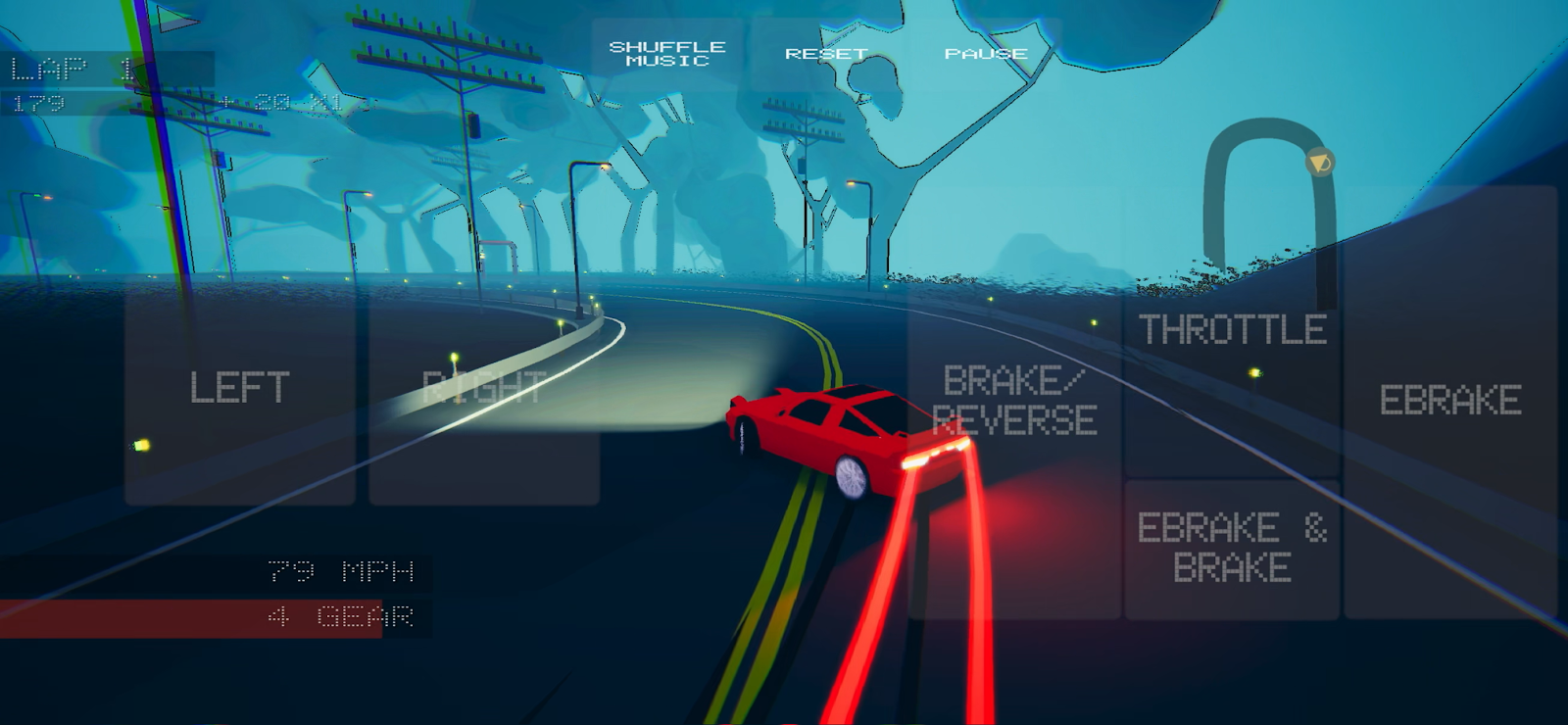
Task: Hit the Throttle control
Action: pyautogui.click(x=1232, y=331)
